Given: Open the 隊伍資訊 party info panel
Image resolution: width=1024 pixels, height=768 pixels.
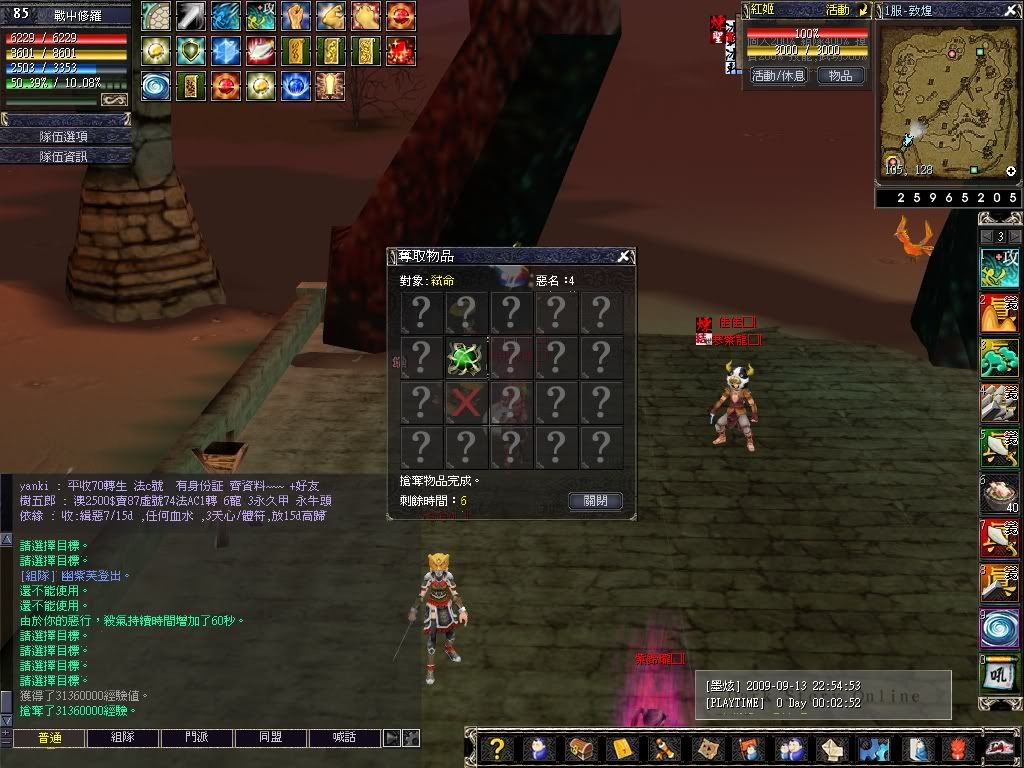Looking at the screenshot, I should pyautogui.click(x=65, y=156).
